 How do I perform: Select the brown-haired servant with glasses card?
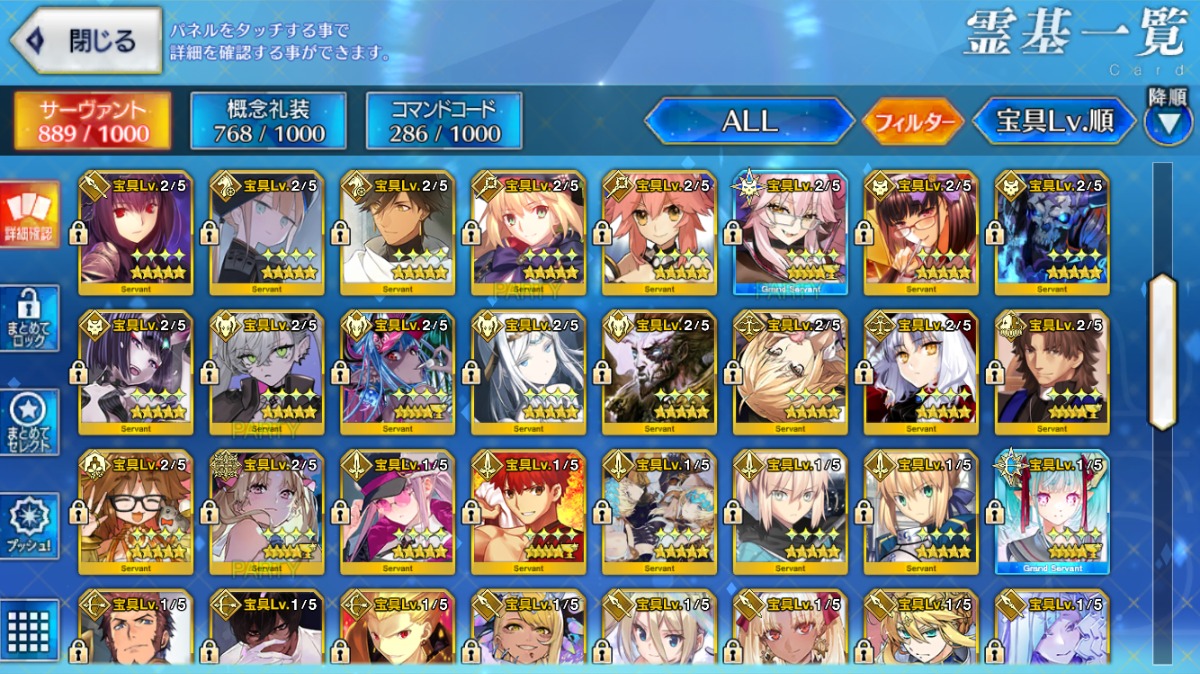136,513
